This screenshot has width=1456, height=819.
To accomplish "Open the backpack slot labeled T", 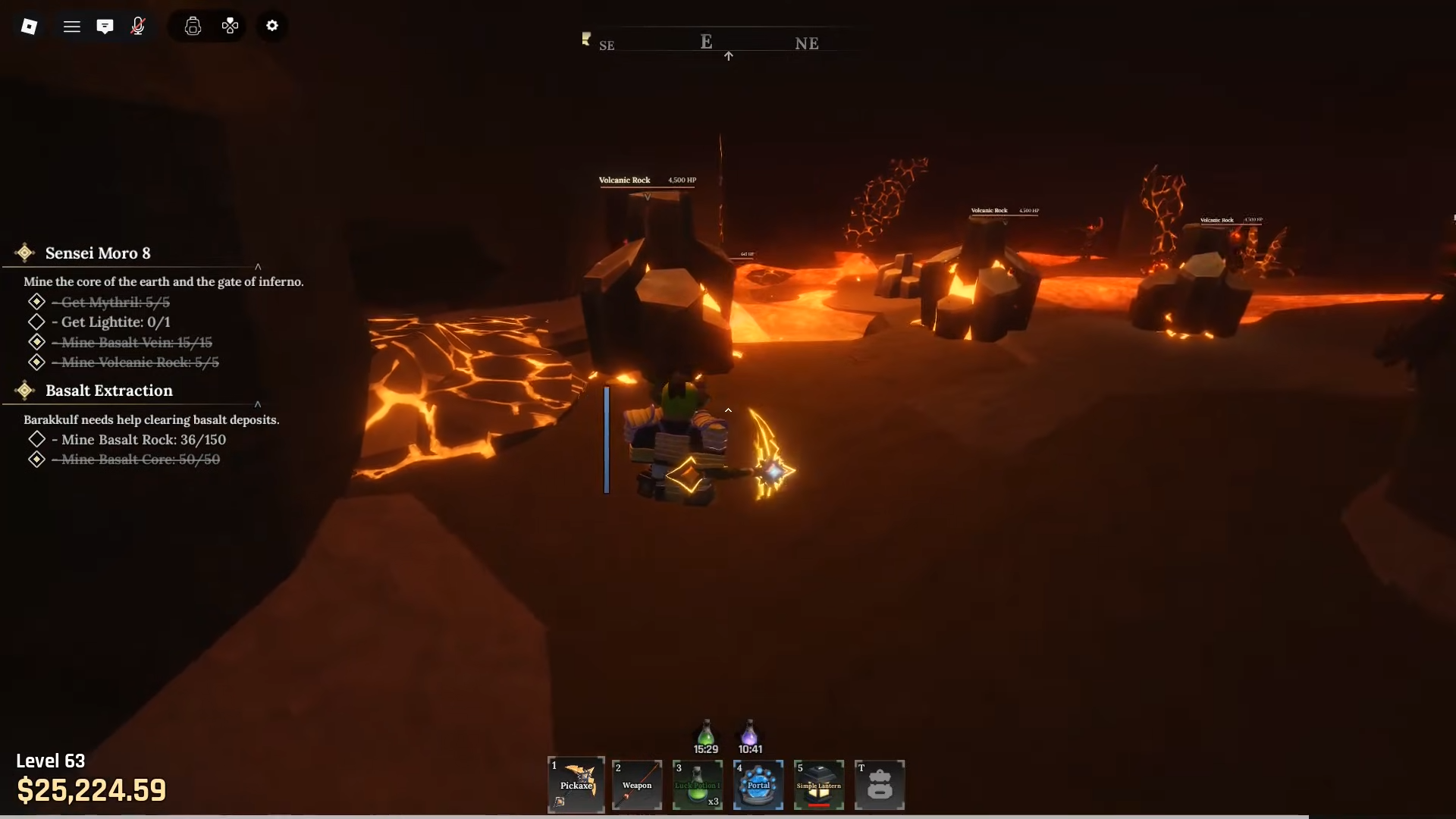I will (880, 785).
